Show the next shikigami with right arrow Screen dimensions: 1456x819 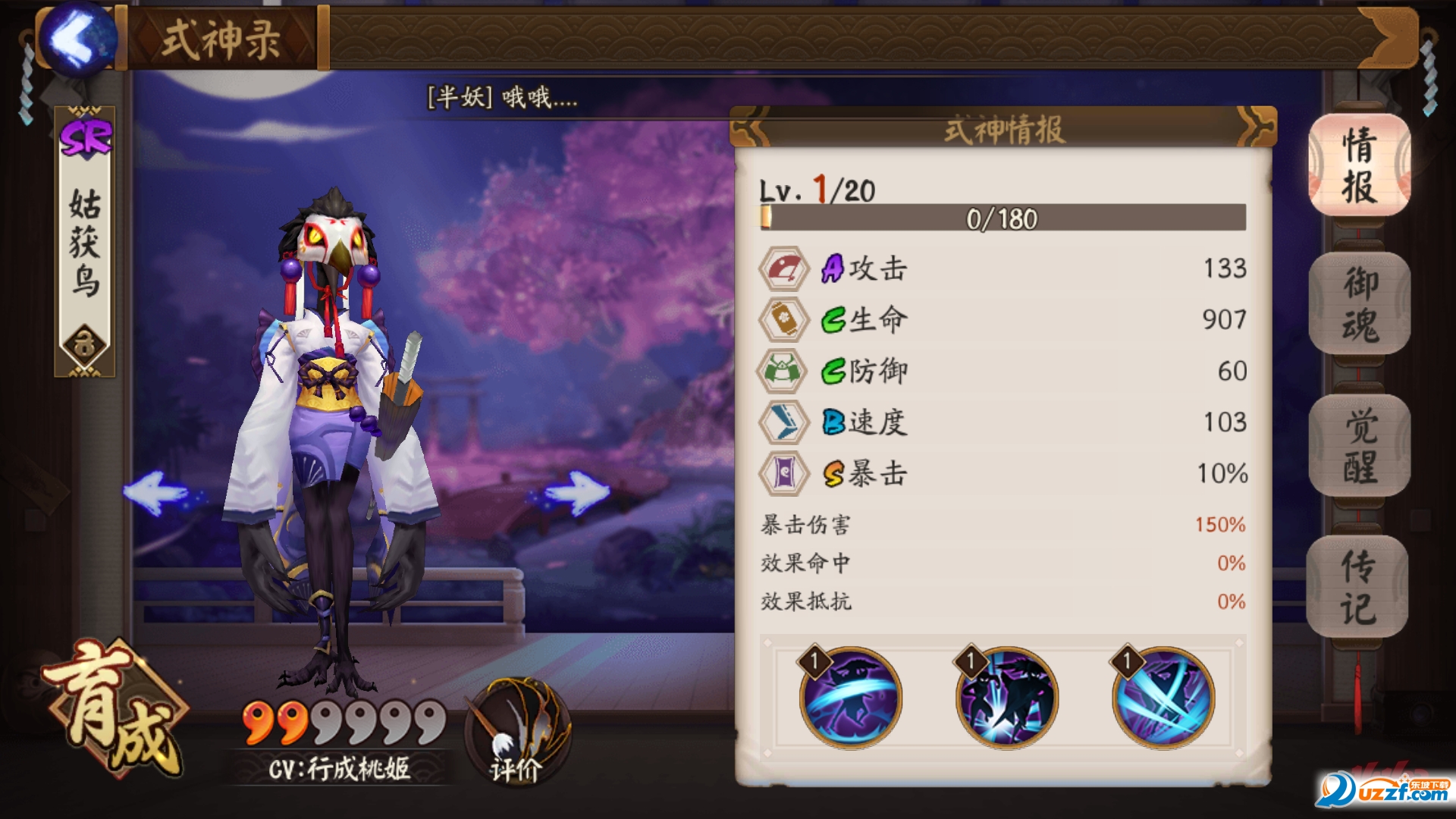576,492
